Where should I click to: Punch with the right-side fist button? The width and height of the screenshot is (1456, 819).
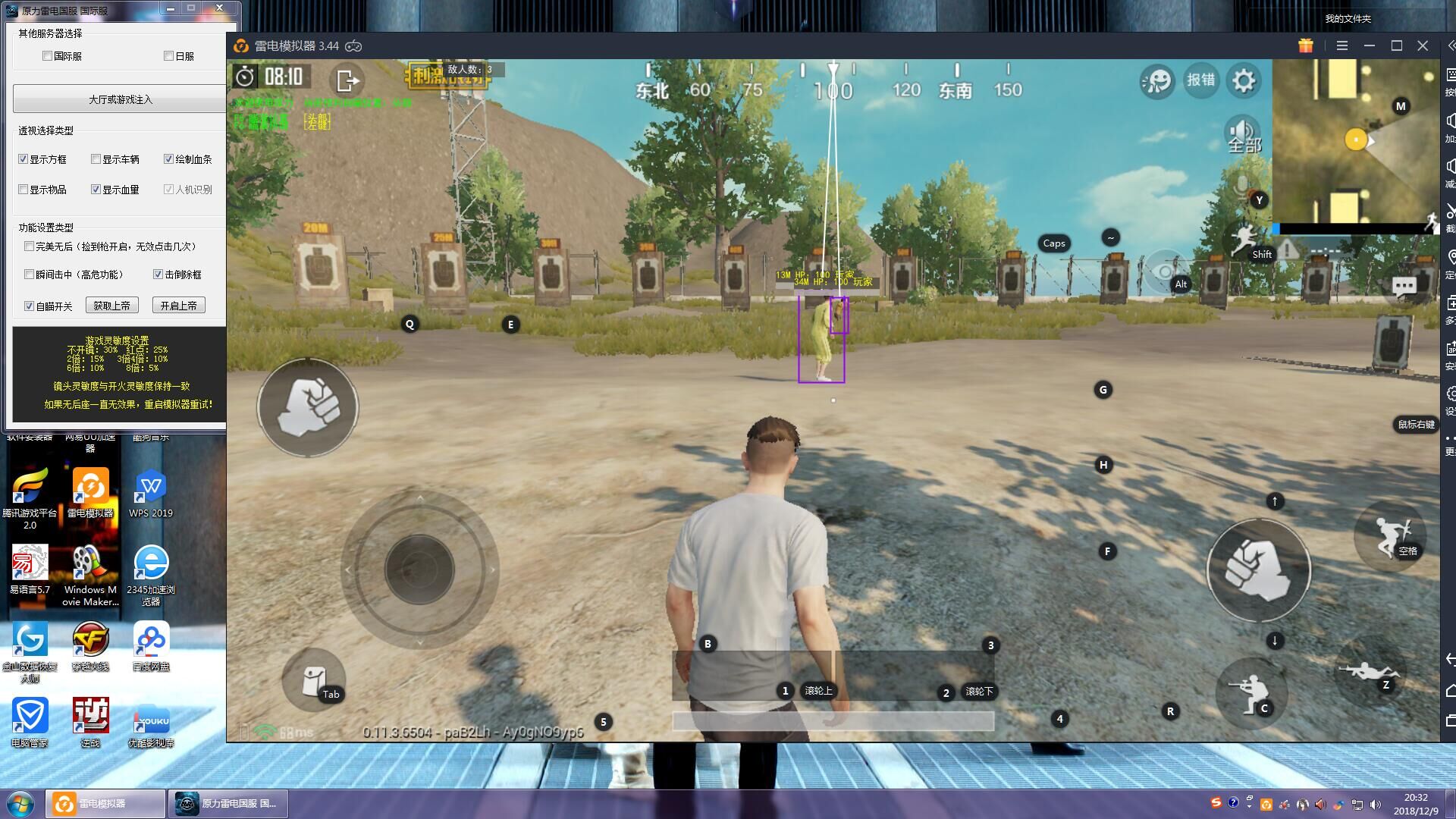click(1258, 570)
